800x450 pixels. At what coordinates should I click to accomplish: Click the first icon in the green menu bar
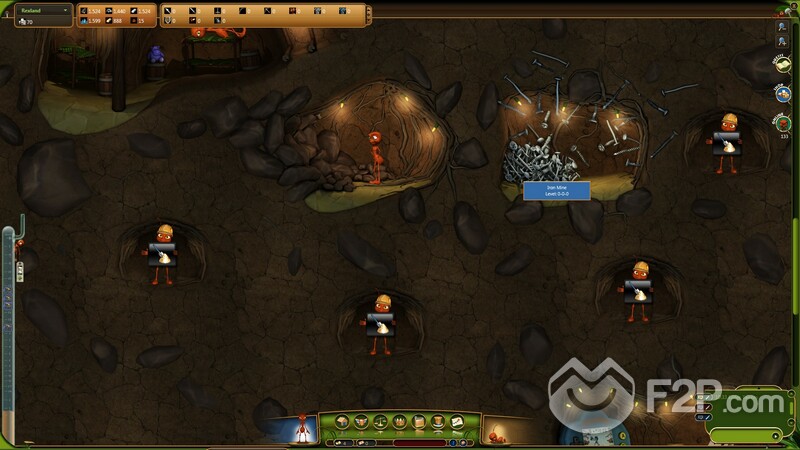pos(343,421)
